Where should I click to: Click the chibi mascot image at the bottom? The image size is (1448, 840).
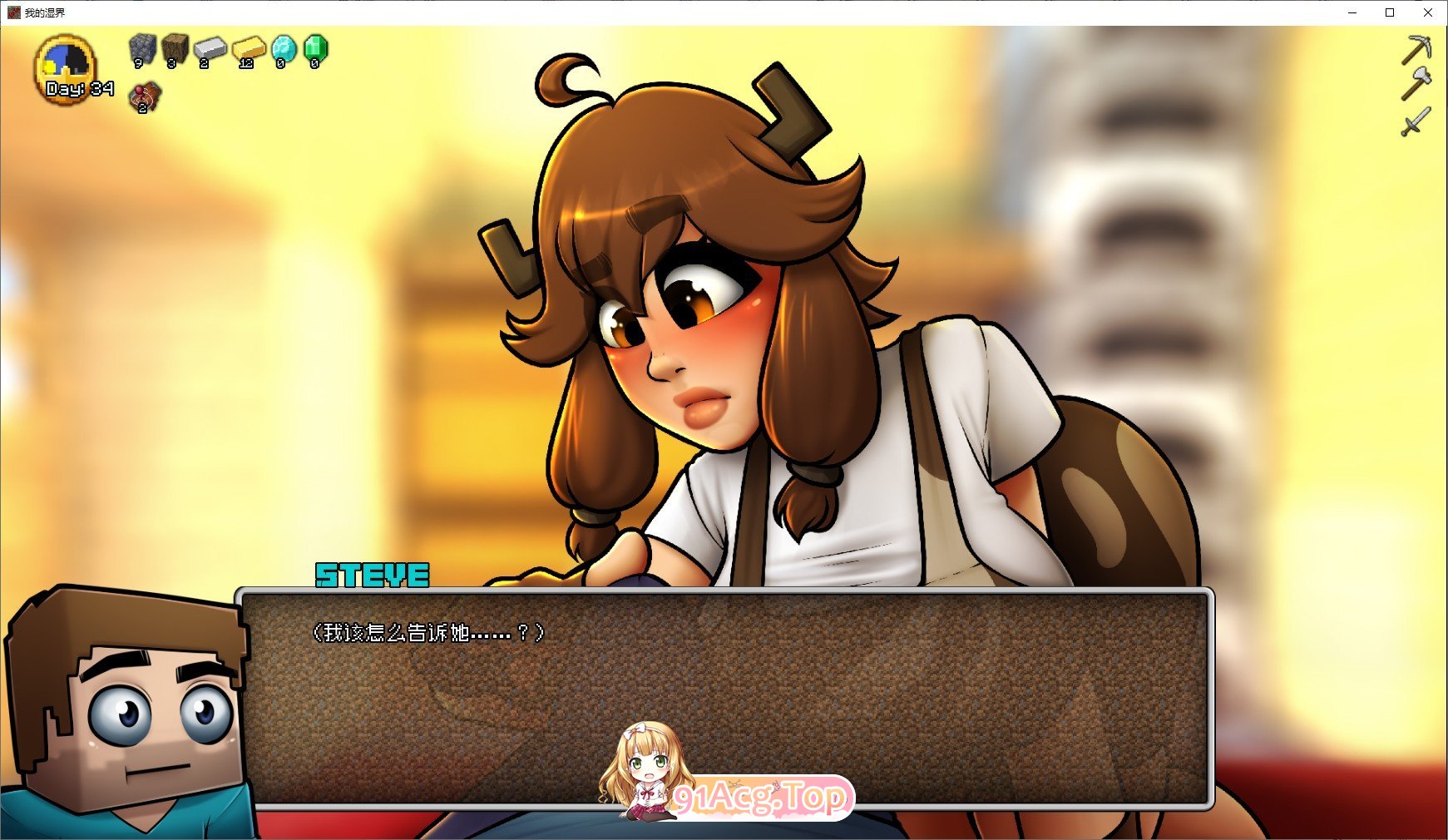[645, 773]
